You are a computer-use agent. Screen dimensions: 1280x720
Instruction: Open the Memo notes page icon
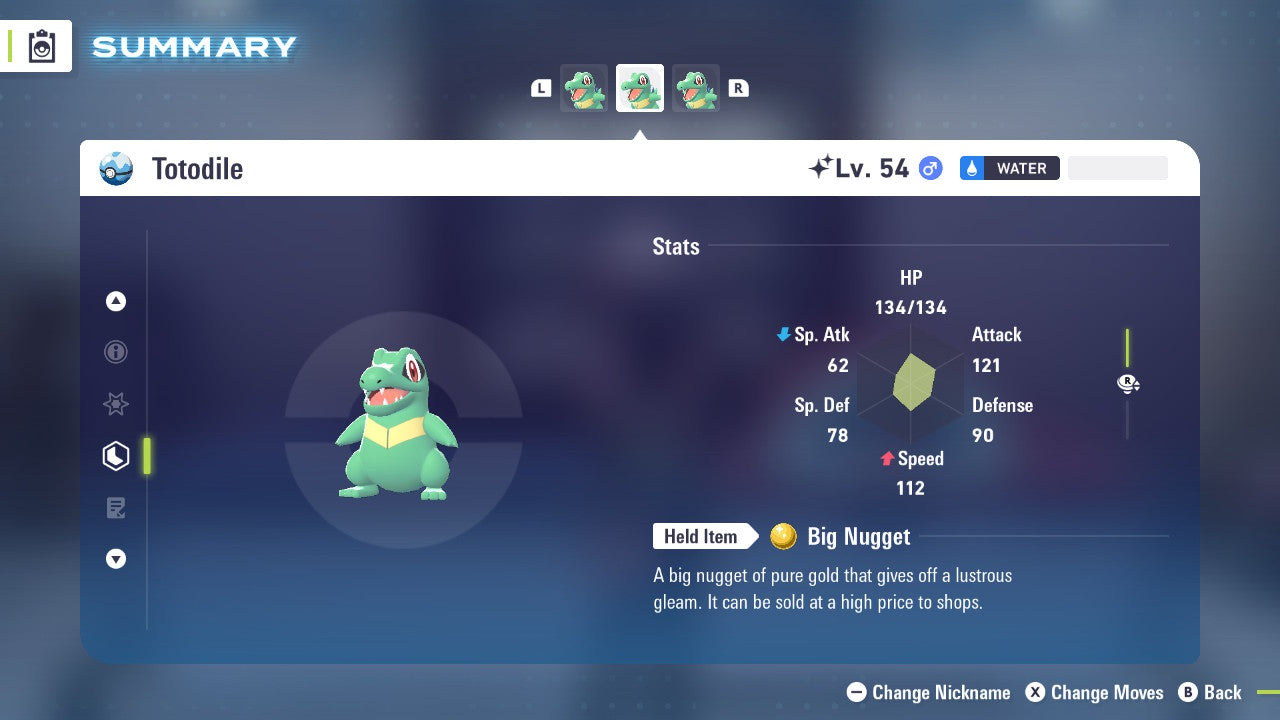coord(116,508)
